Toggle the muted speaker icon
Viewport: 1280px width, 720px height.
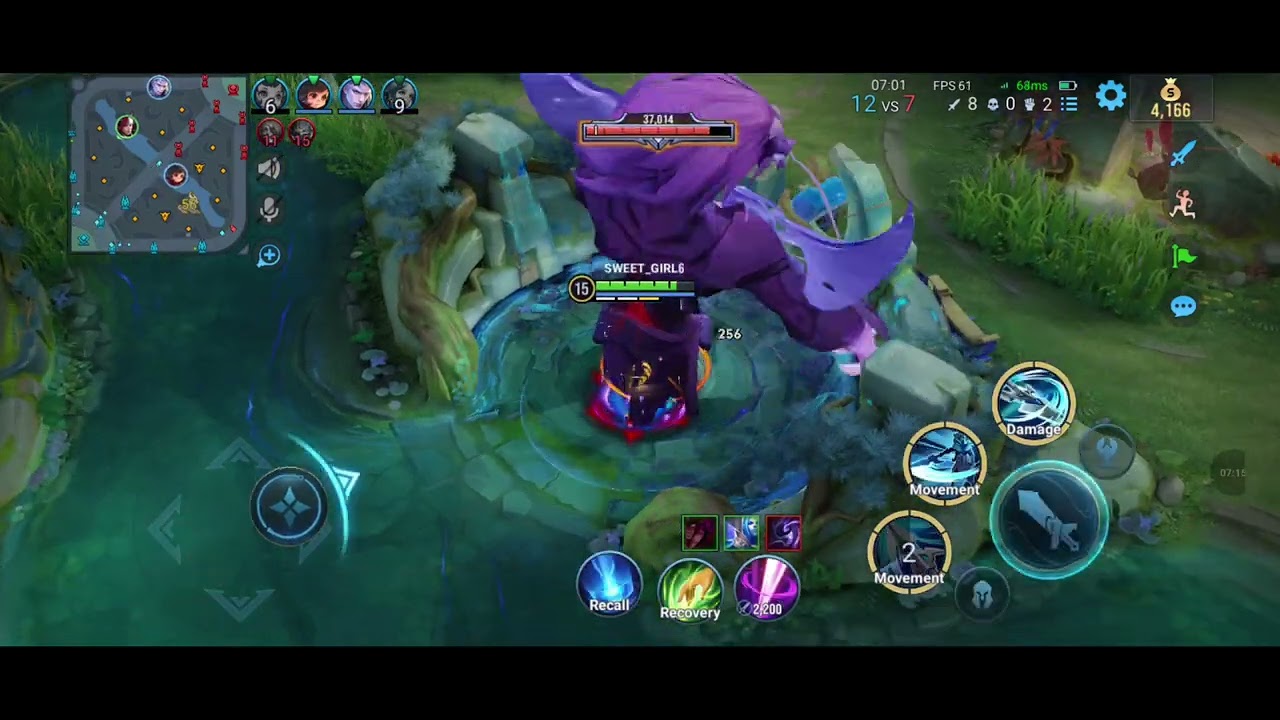pos(269,168)
